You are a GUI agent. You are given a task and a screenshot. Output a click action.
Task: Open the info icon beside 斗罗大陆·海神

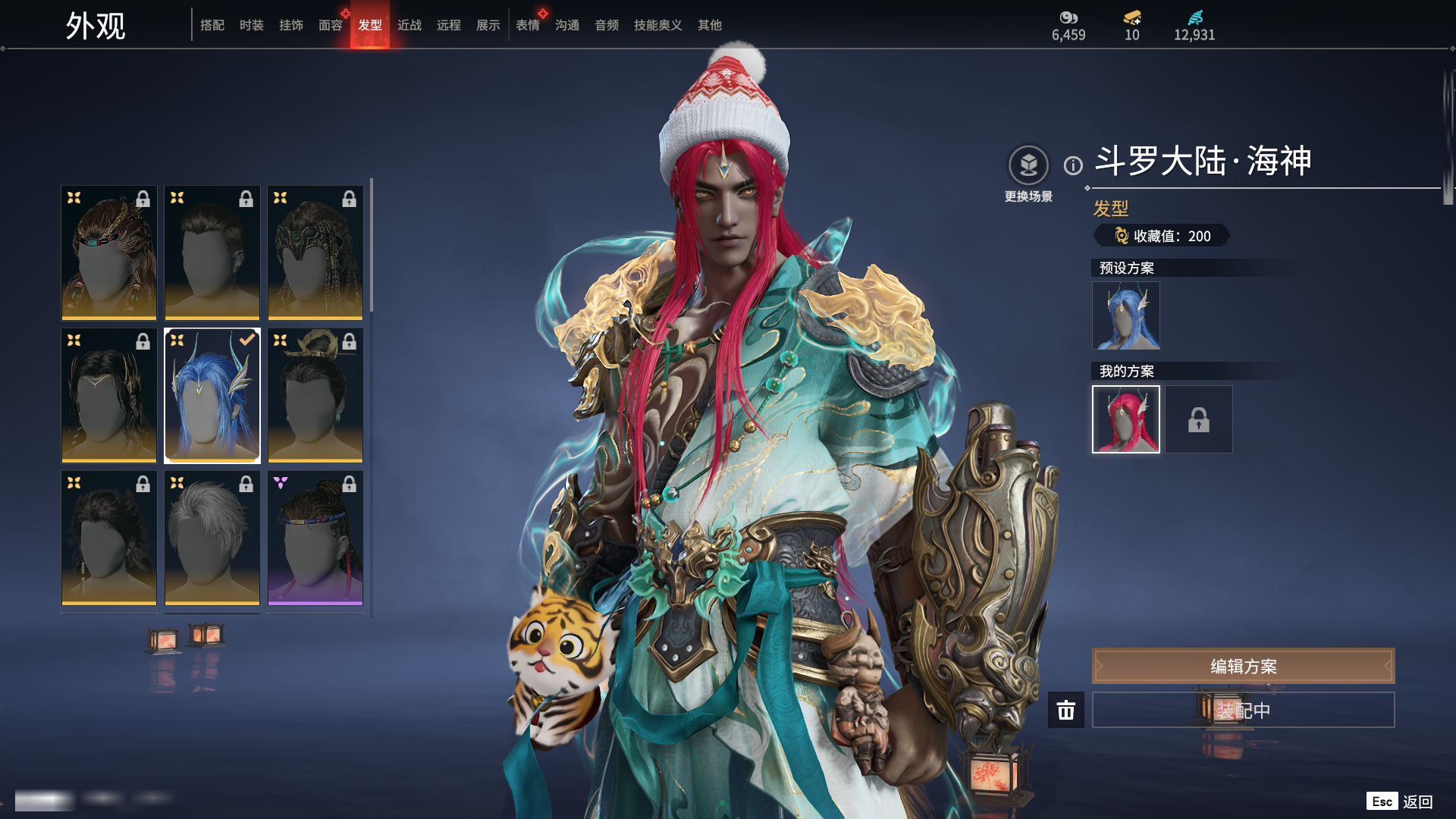click(1073, 165)
